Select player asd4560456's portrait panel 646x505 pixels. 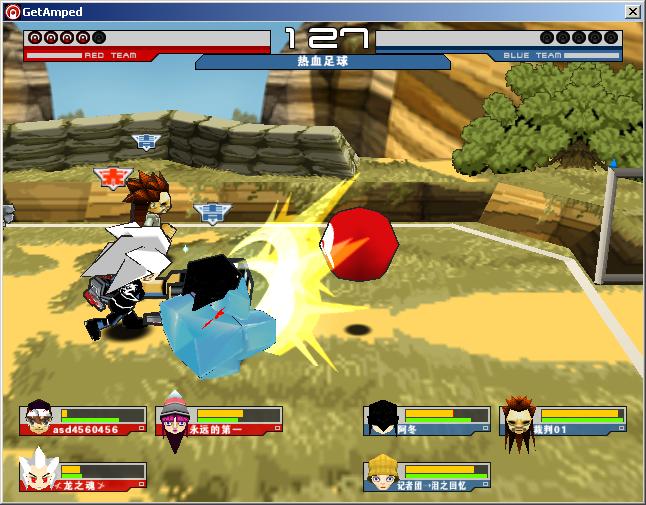click(x=83, y=420)
